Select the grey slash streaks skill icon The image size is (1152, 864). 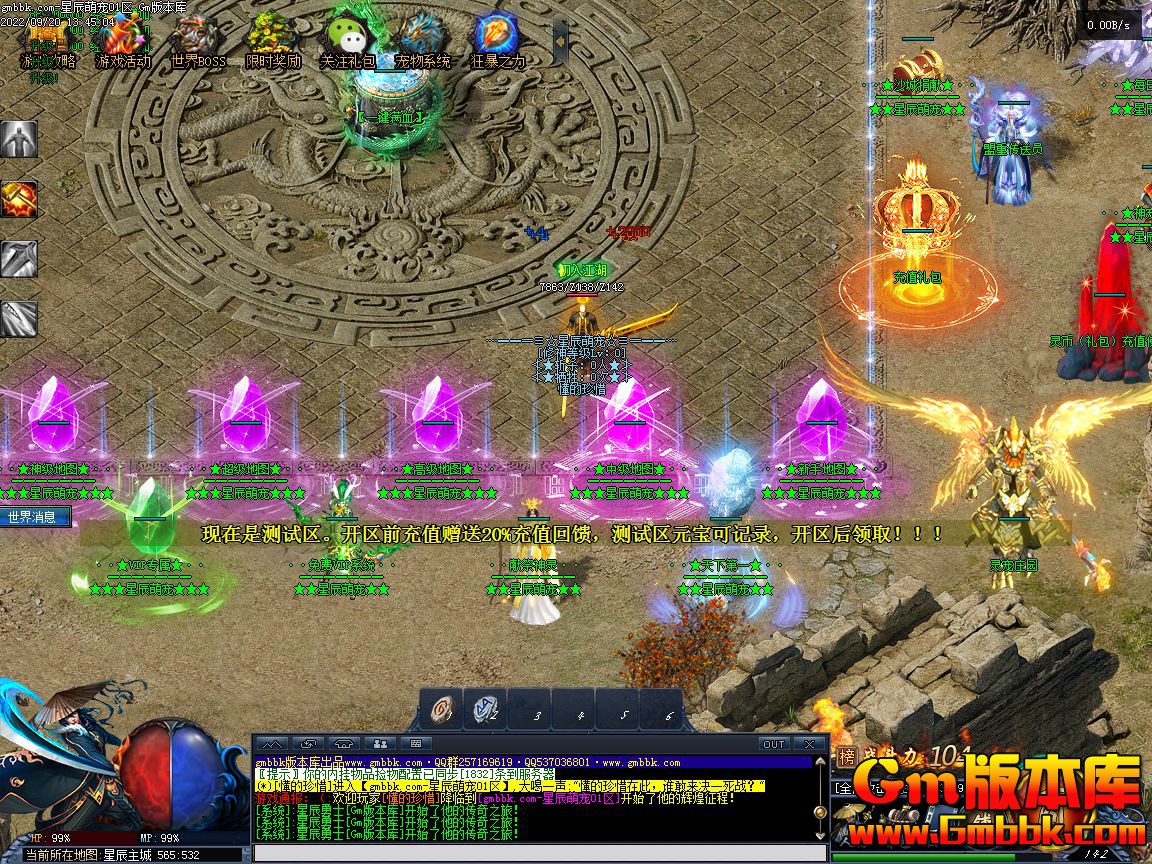pyautogui.click(x=19, y=319)
